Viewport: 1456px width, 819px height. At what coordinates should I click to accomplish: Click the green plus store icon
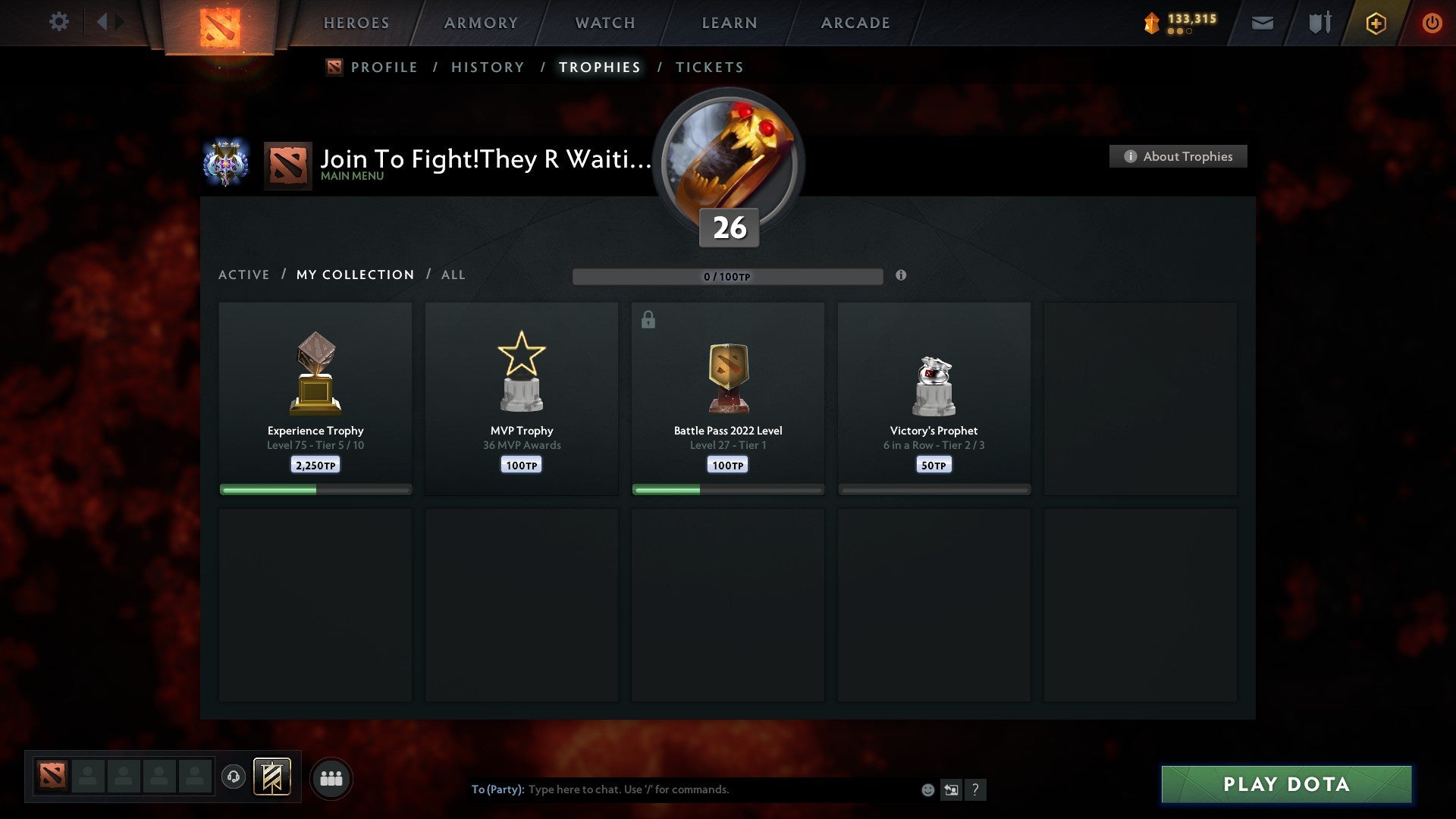point(1376,23)
